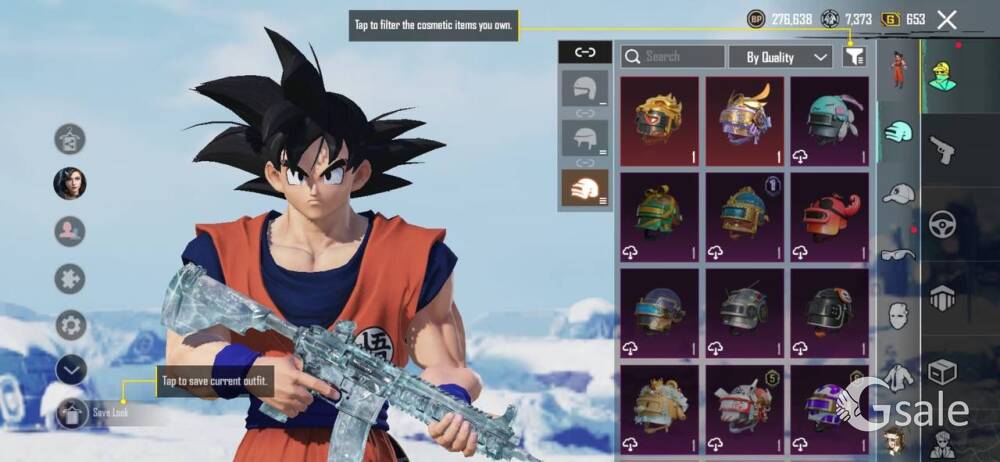Save the current outfit look
The width and height of the screenshot is (1000, 462).
coord(72,411)
